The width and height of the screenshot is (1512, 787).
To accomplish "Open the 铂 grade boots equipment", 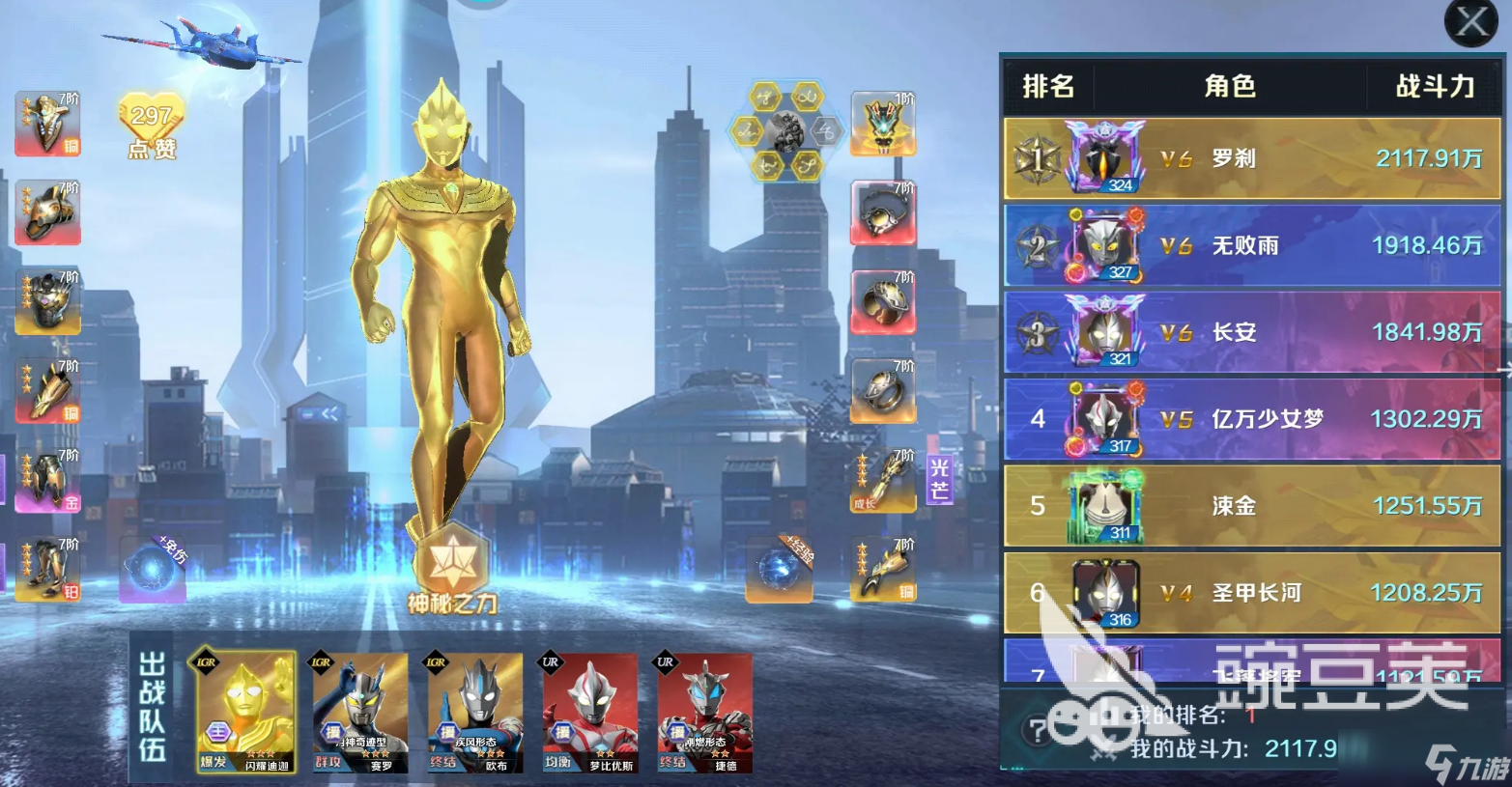I will [x=48, y=570].
